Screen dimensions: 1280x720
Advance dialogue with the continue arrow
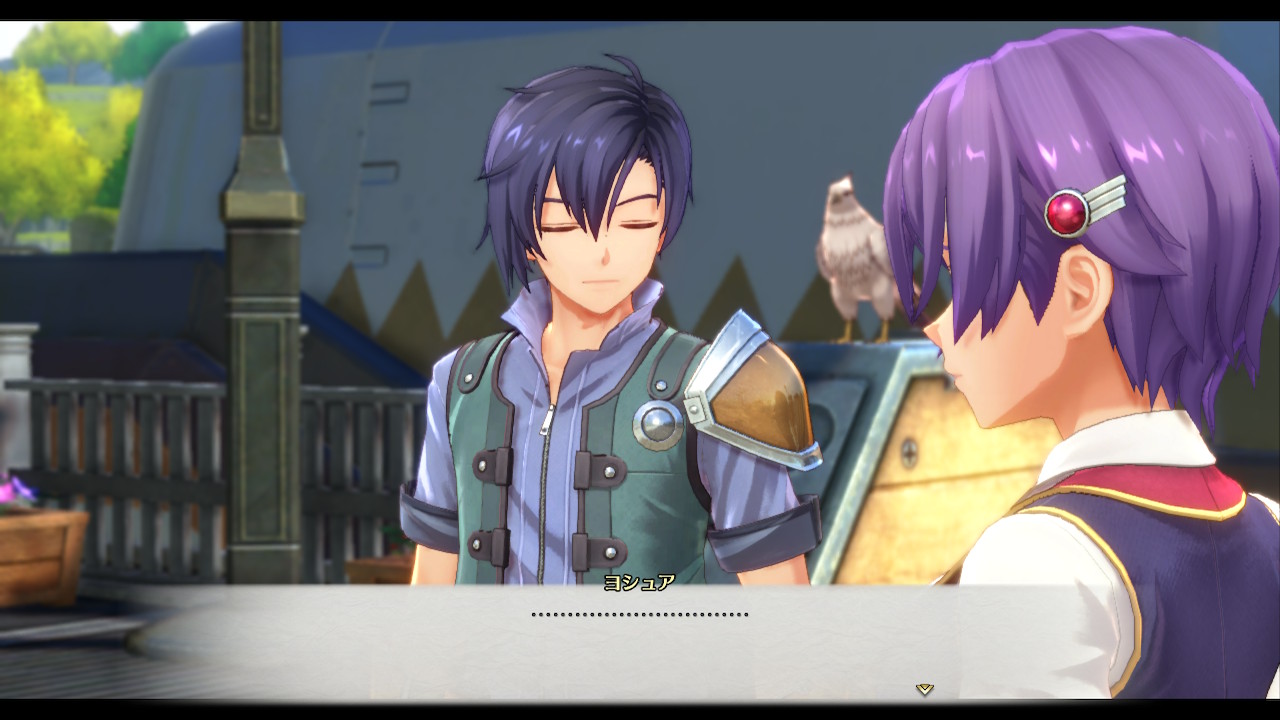coord(924,689)
